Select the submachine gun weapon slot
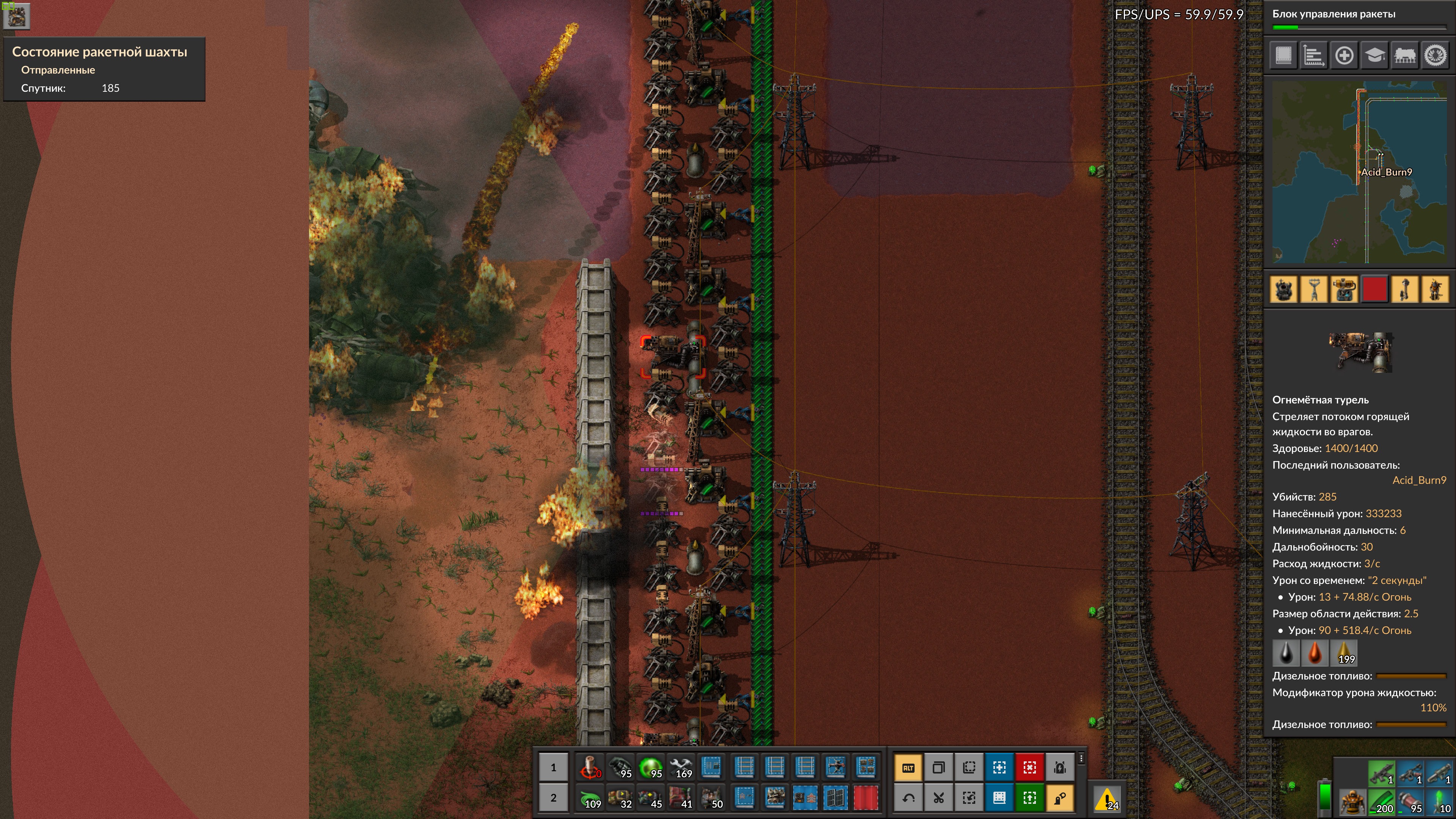The height and width of the screenshot is (819, 1456). [1381, 773]
